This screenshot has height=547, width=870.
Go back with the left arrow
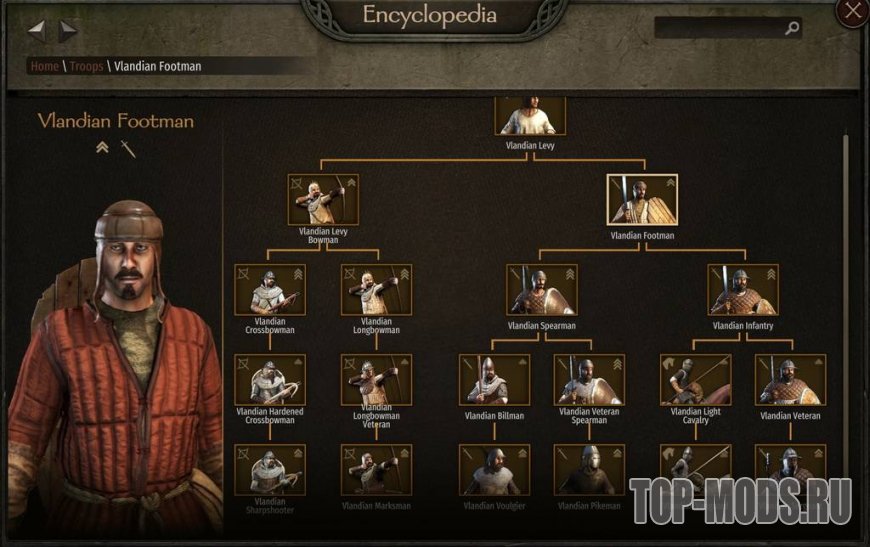tap(37, 30)
